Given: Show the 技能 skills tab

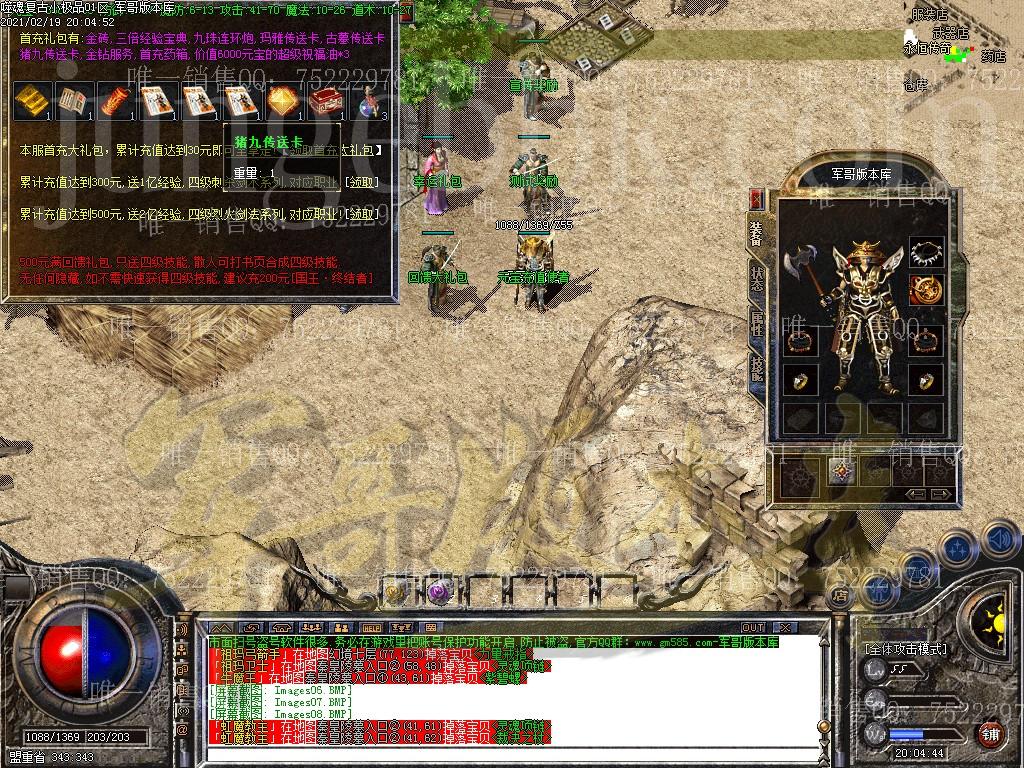Looking at the screenshot, I should (x=757, y=368).
